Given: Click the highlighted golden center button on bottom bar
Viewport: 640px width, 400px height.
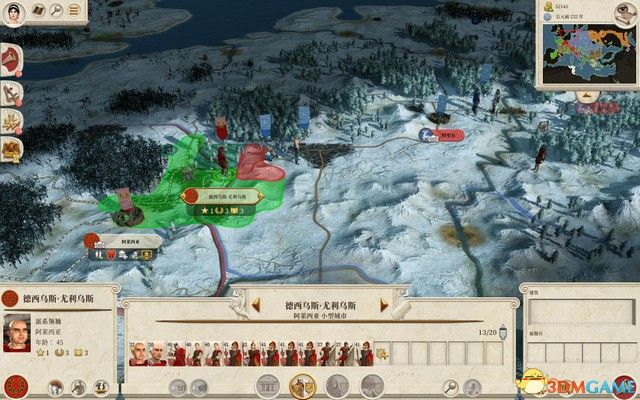Looking at the screenshot, I should point(300,386).
